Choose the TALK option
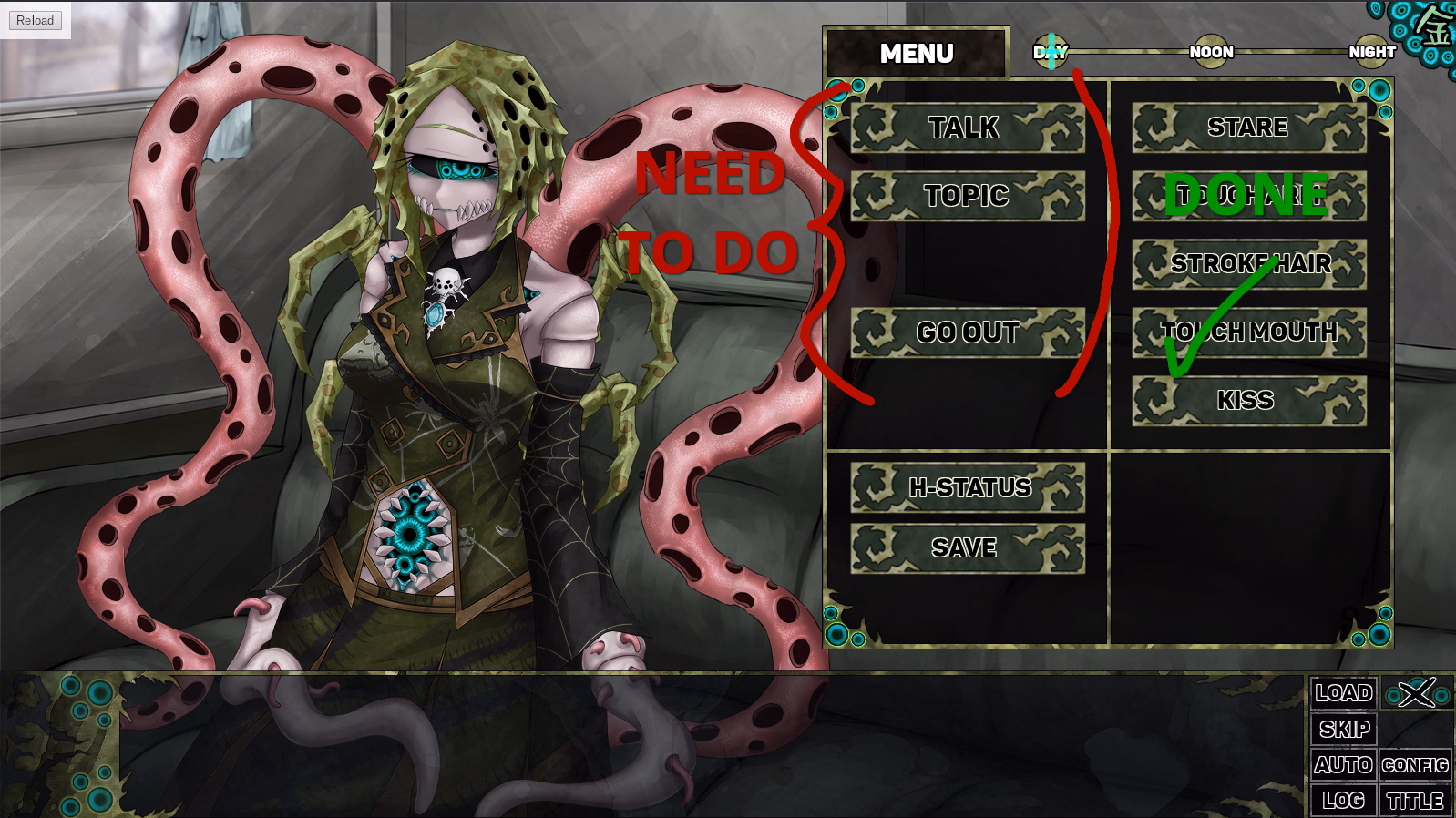This screenshot has height=818, width=1456. 967,128
